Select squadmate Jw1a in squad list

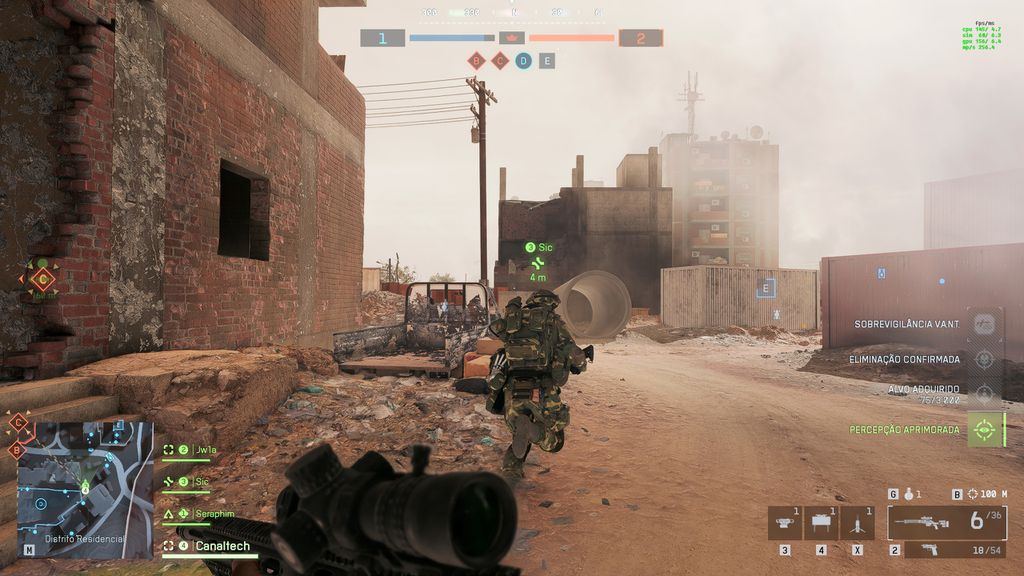point(206,450)
